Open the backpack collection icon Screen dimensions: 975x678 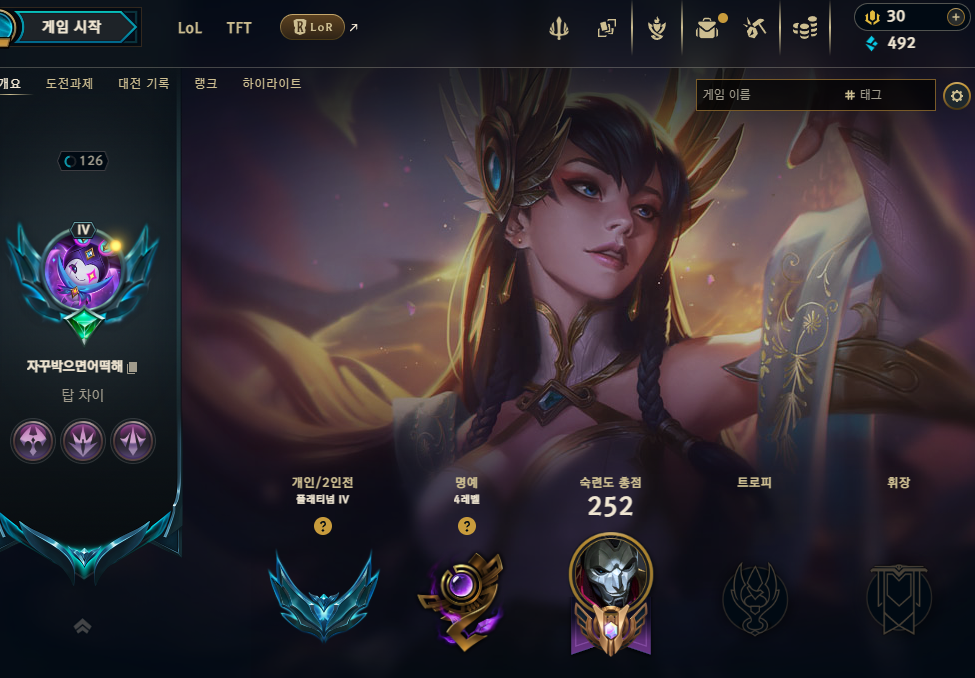coord(707,29)
